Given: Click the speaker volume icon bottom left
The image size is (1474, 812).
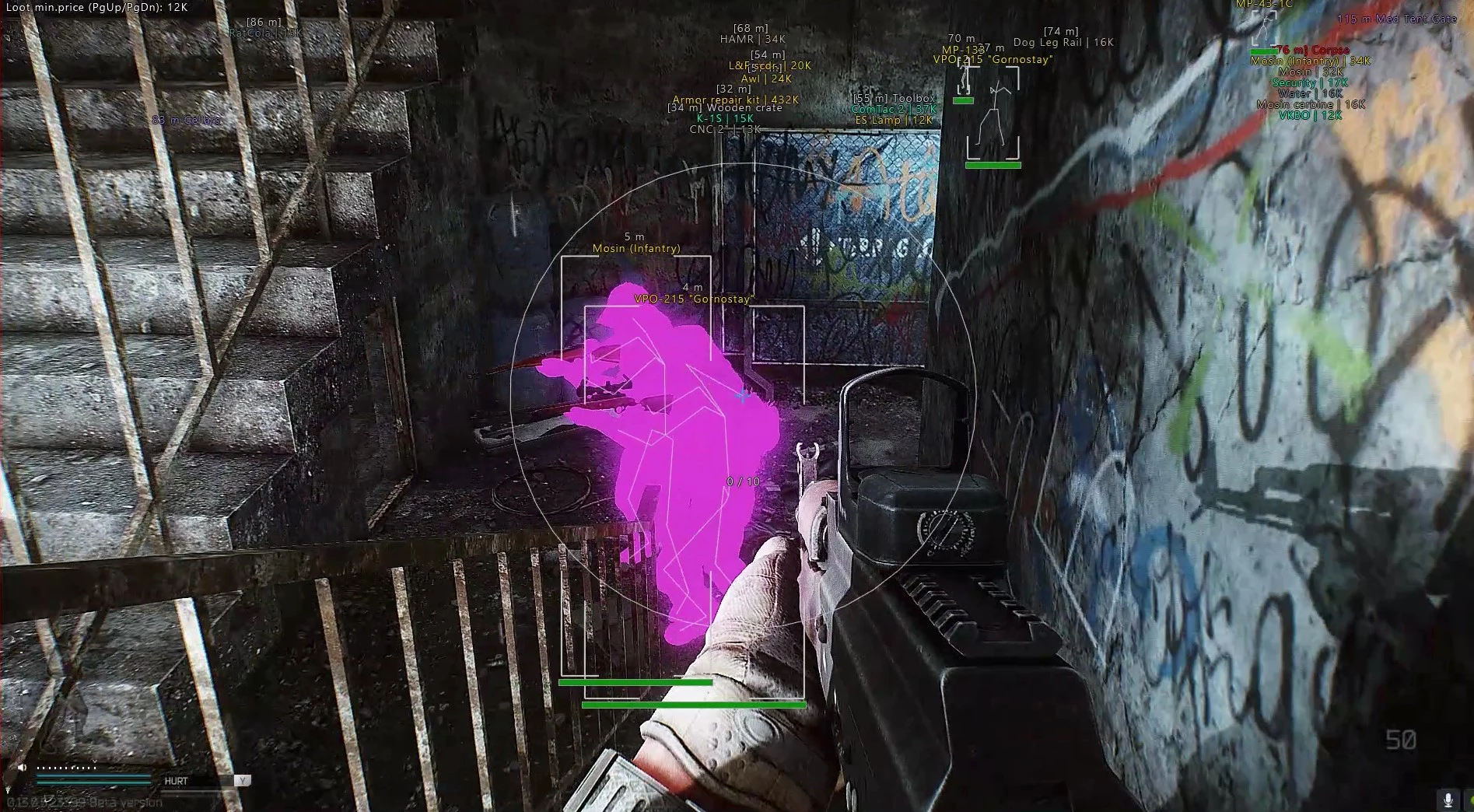Looking at the screenshot, I should coord(20,765).
